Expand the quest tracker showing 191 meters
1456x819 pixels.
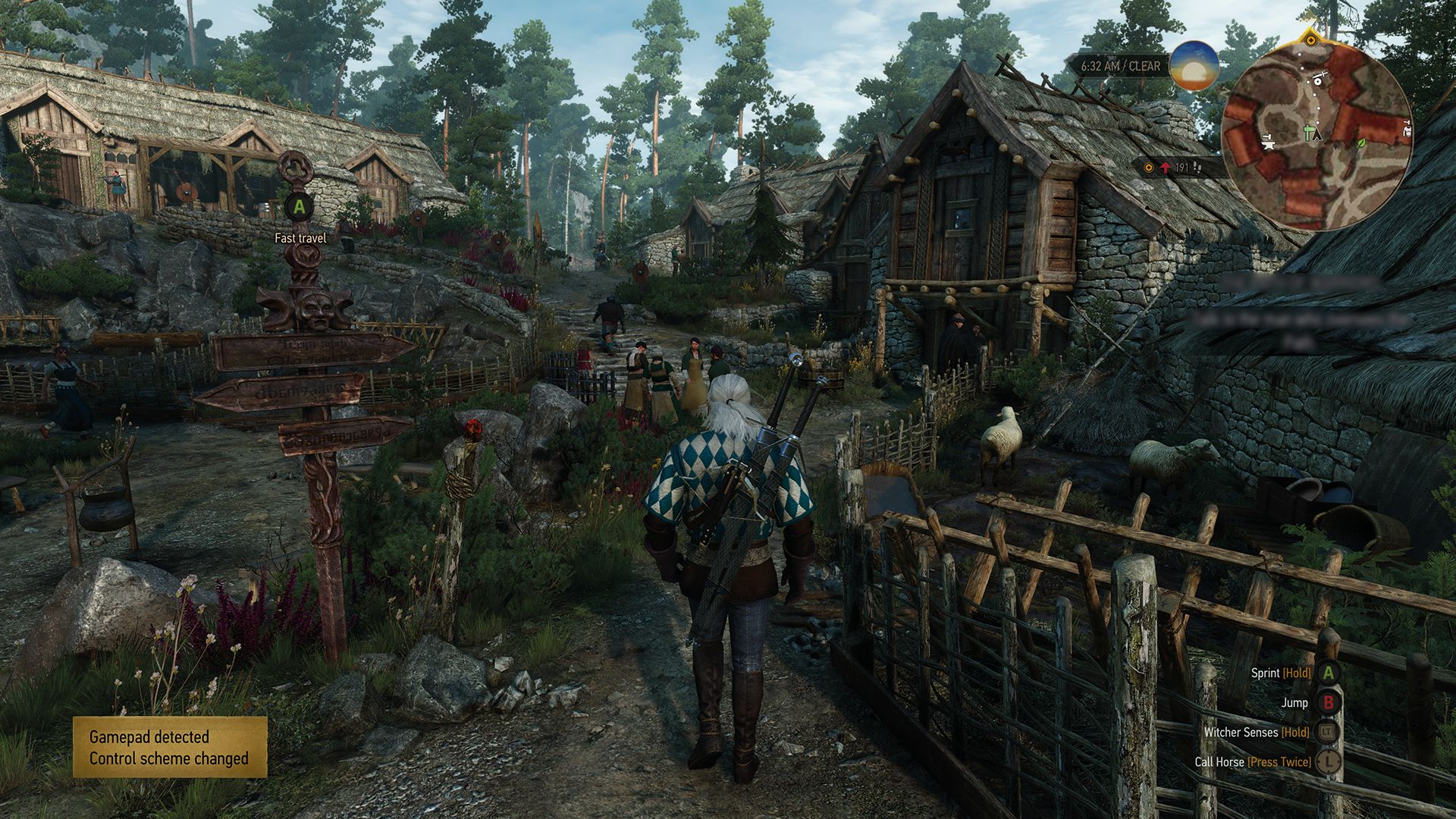pos(1172,168)
